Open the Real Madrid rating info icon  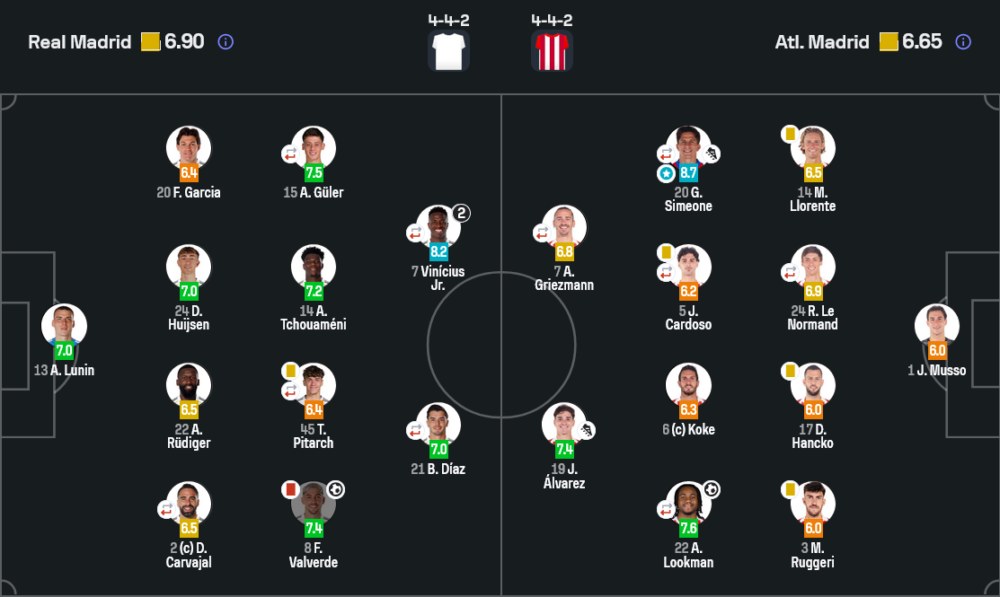coord(226,42)
